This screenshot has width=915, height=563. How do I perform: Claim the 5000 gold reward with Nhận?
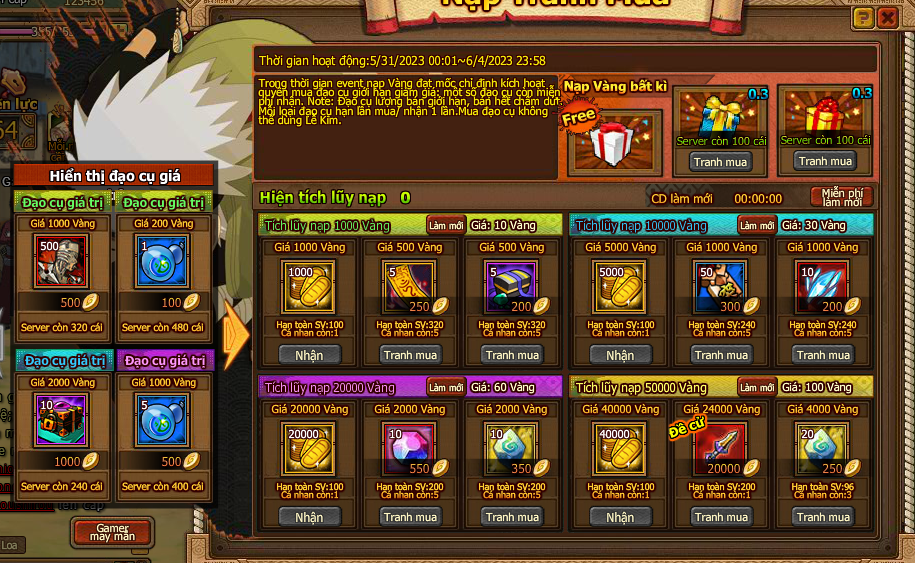(620, 355)
